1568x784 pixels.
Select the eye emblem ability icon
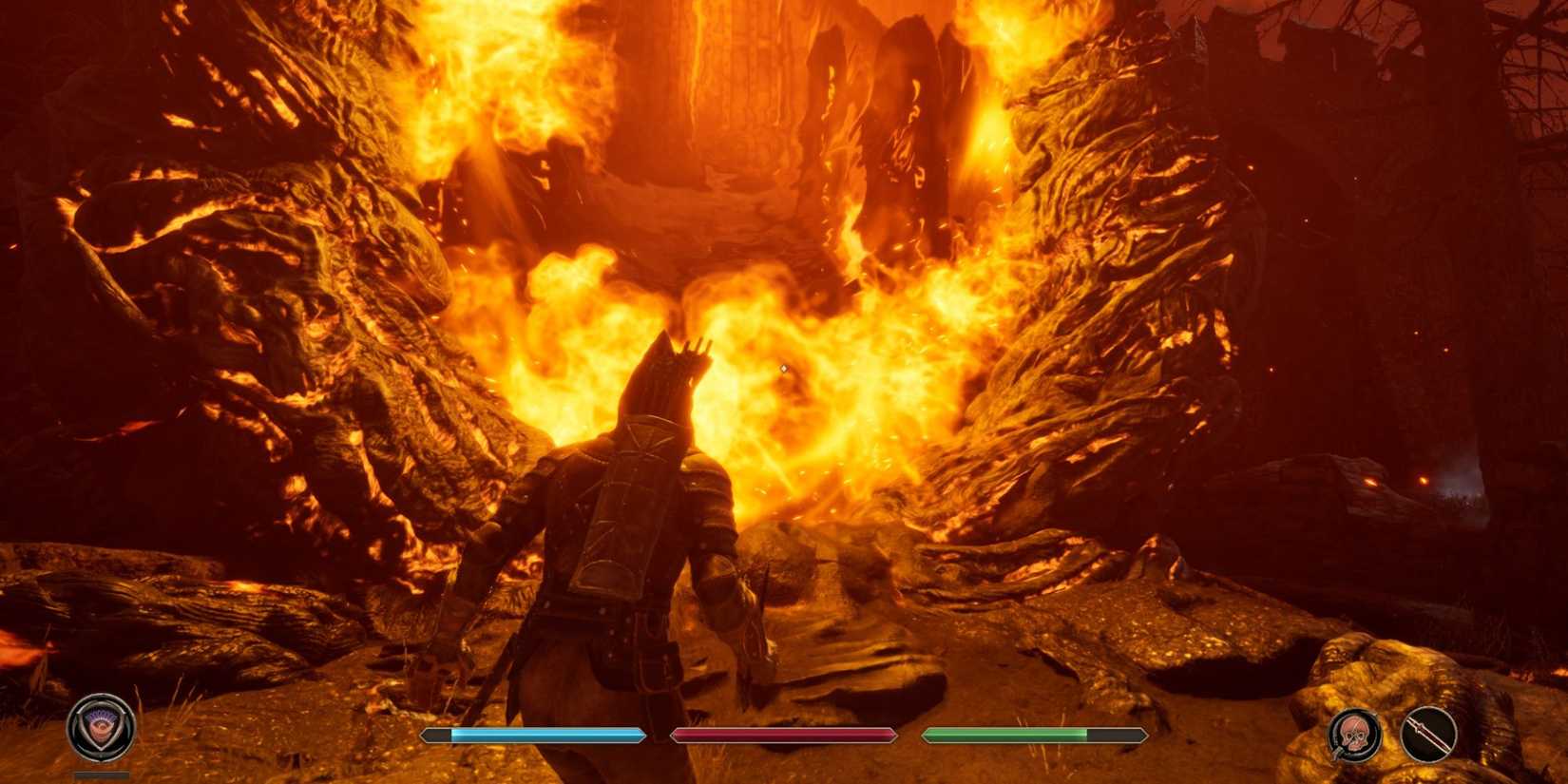[102, 728]
